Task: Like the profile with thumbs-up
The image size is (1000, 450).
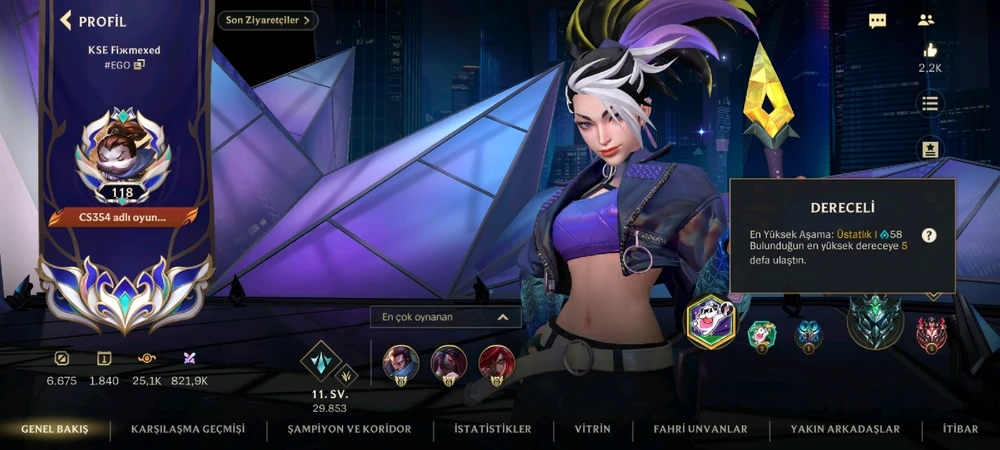Action: pyautogui.click(x=930, y=50)
